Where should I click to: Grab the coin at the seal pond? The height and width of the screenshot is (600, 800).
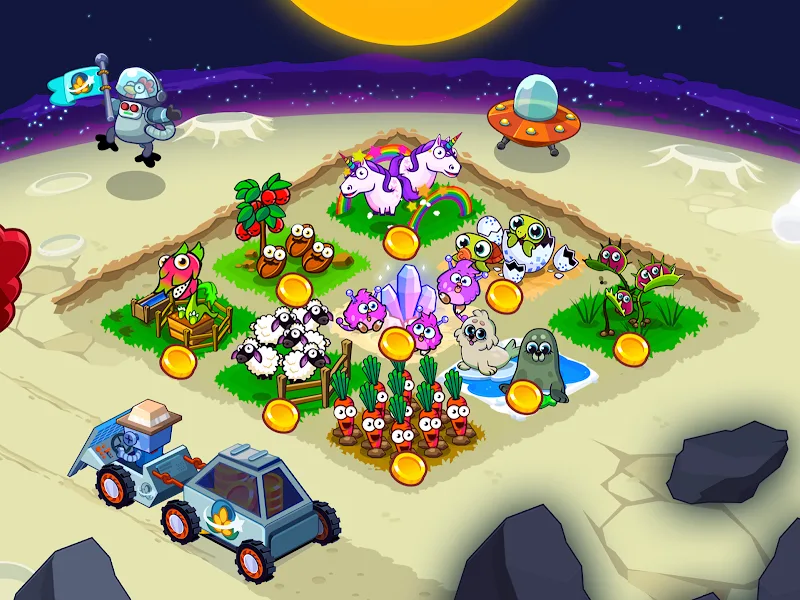[x=523, y=397]
